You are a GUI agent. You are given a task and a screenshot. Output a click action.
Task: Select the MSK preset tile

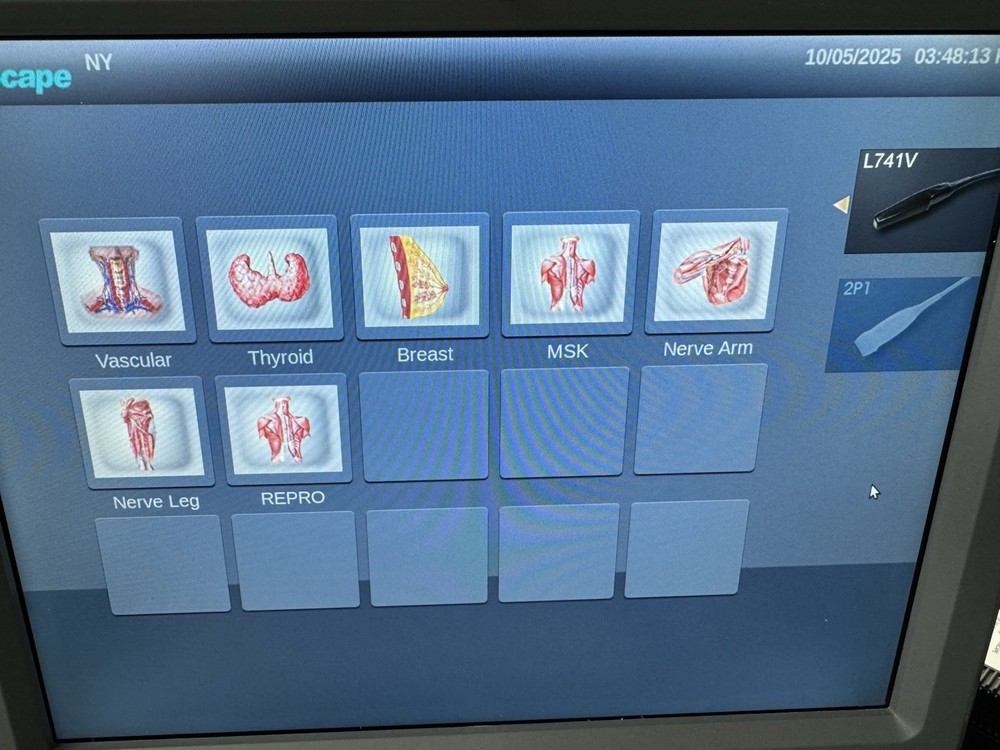coord(570,273)
